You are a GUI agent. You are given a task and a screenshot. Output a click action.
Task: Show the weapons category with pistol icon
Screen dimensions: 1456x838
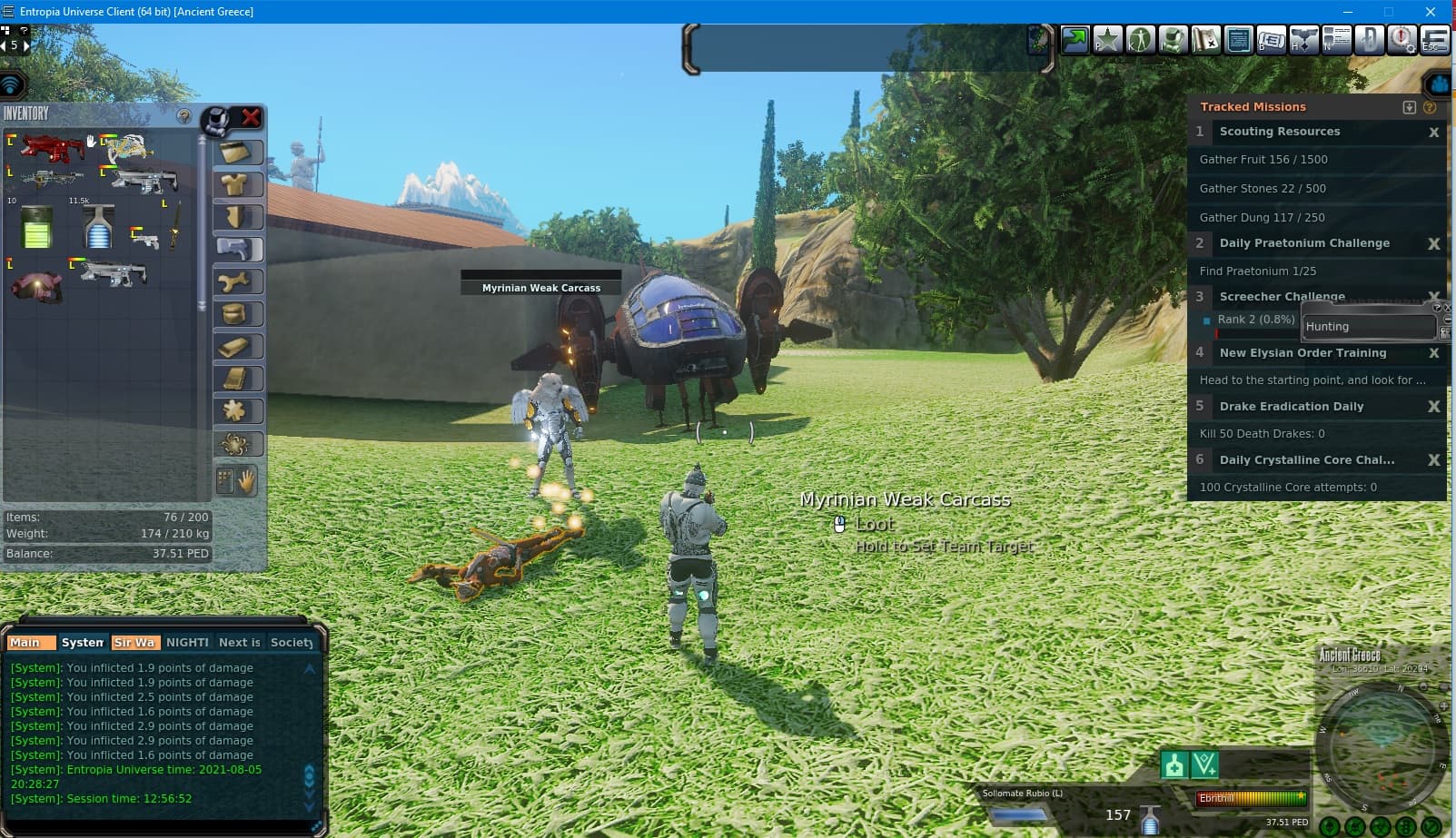point(237,250)
